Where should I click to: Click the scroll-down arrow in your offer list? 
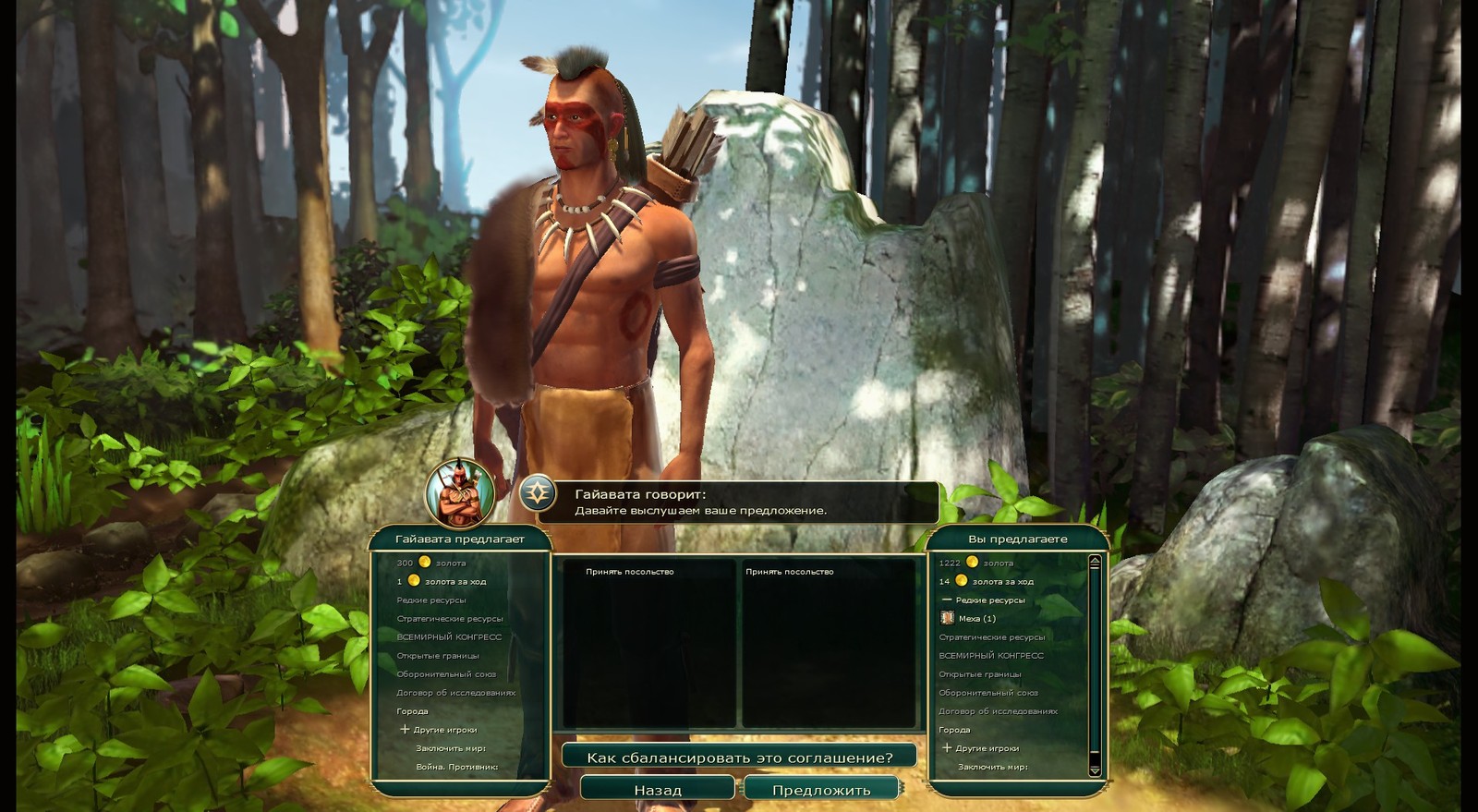[1095, 770]
